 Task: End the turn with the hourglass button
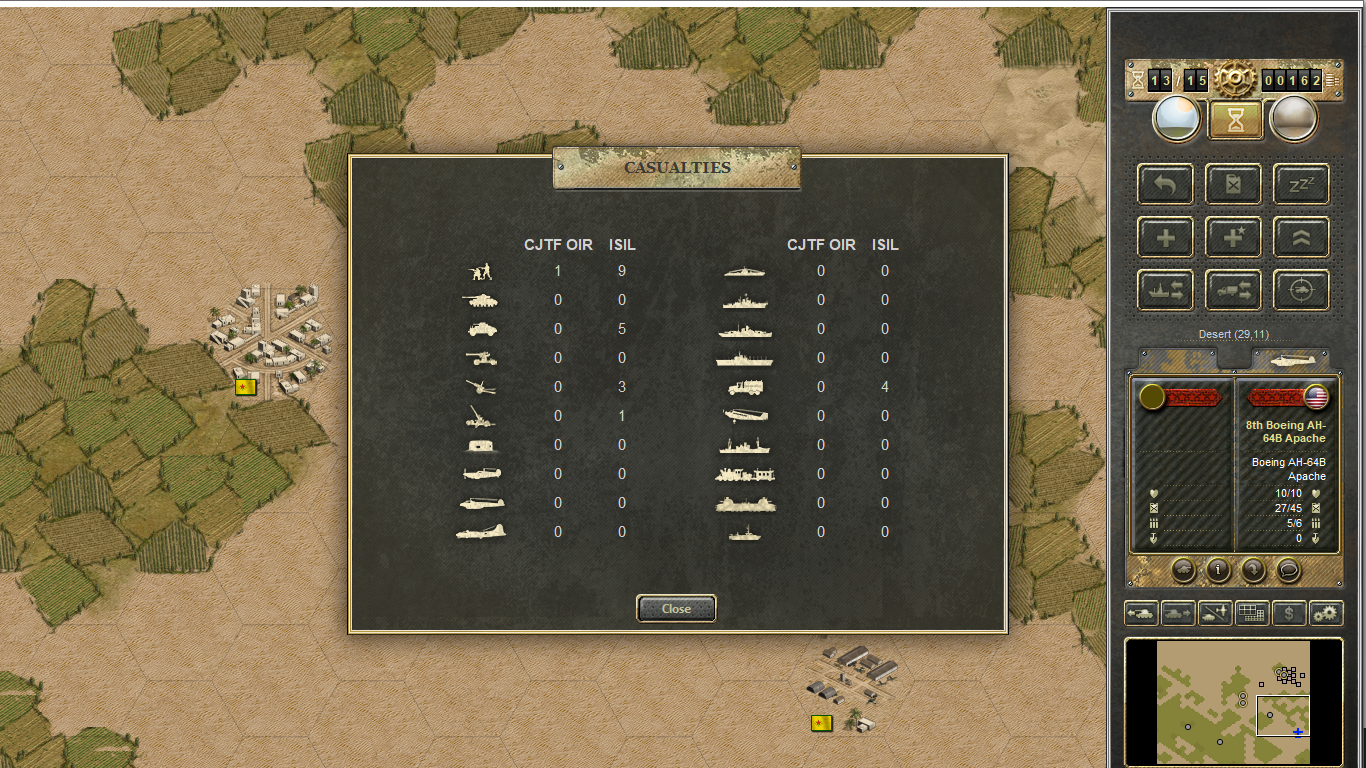1237,120
